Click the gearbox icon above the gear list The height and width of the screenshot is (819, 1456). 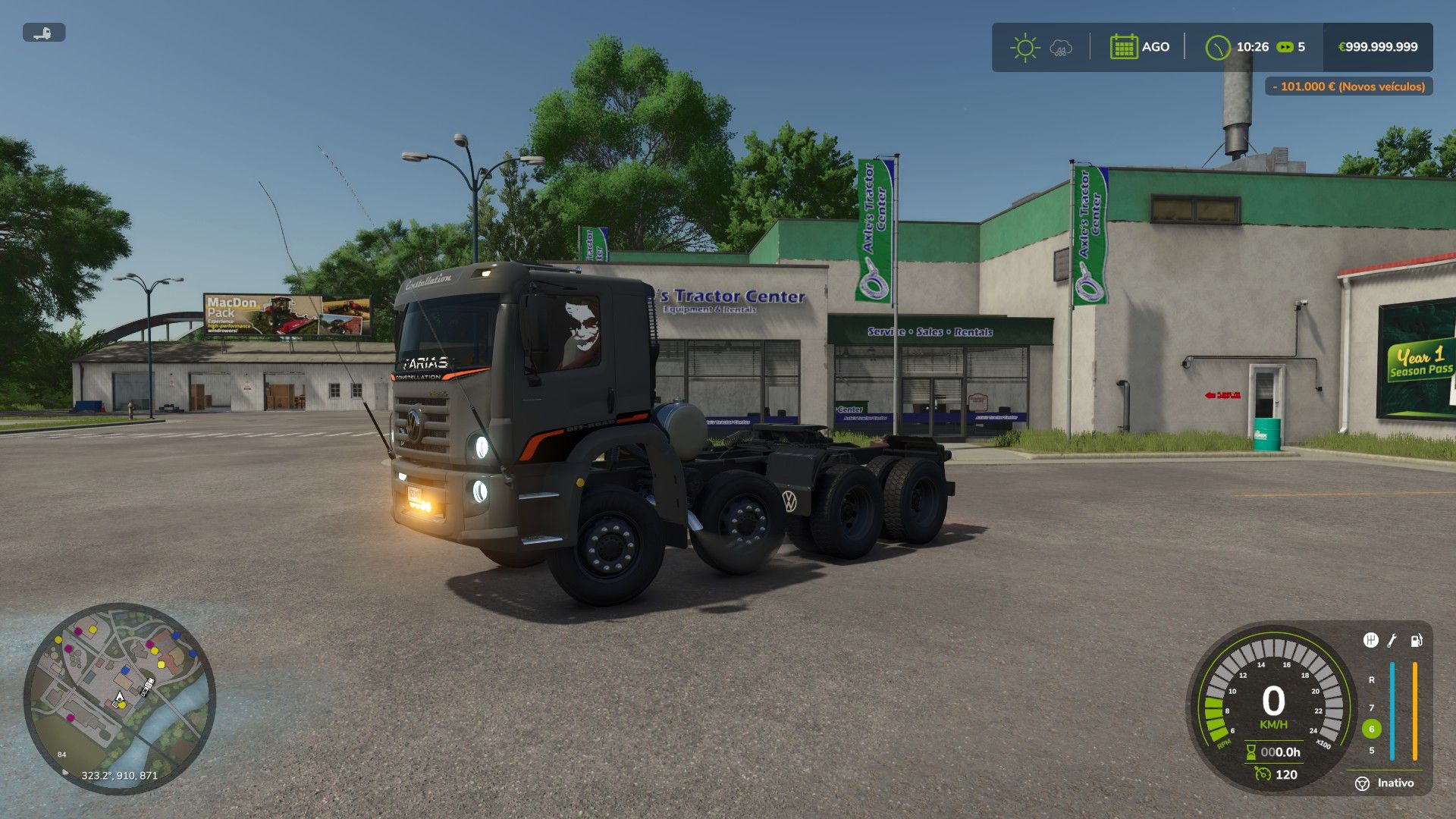[x=1370, y=641]
